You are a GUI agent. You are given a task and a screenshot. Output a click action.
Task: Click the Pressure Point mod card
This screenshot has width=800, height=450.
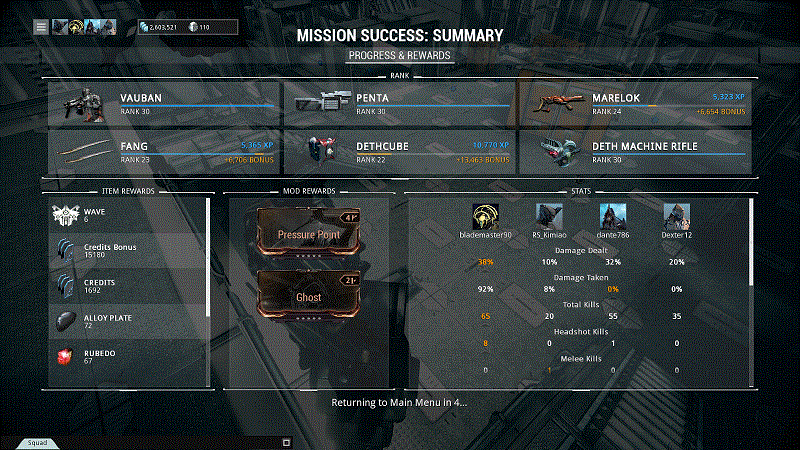click(x=309, y=233)
